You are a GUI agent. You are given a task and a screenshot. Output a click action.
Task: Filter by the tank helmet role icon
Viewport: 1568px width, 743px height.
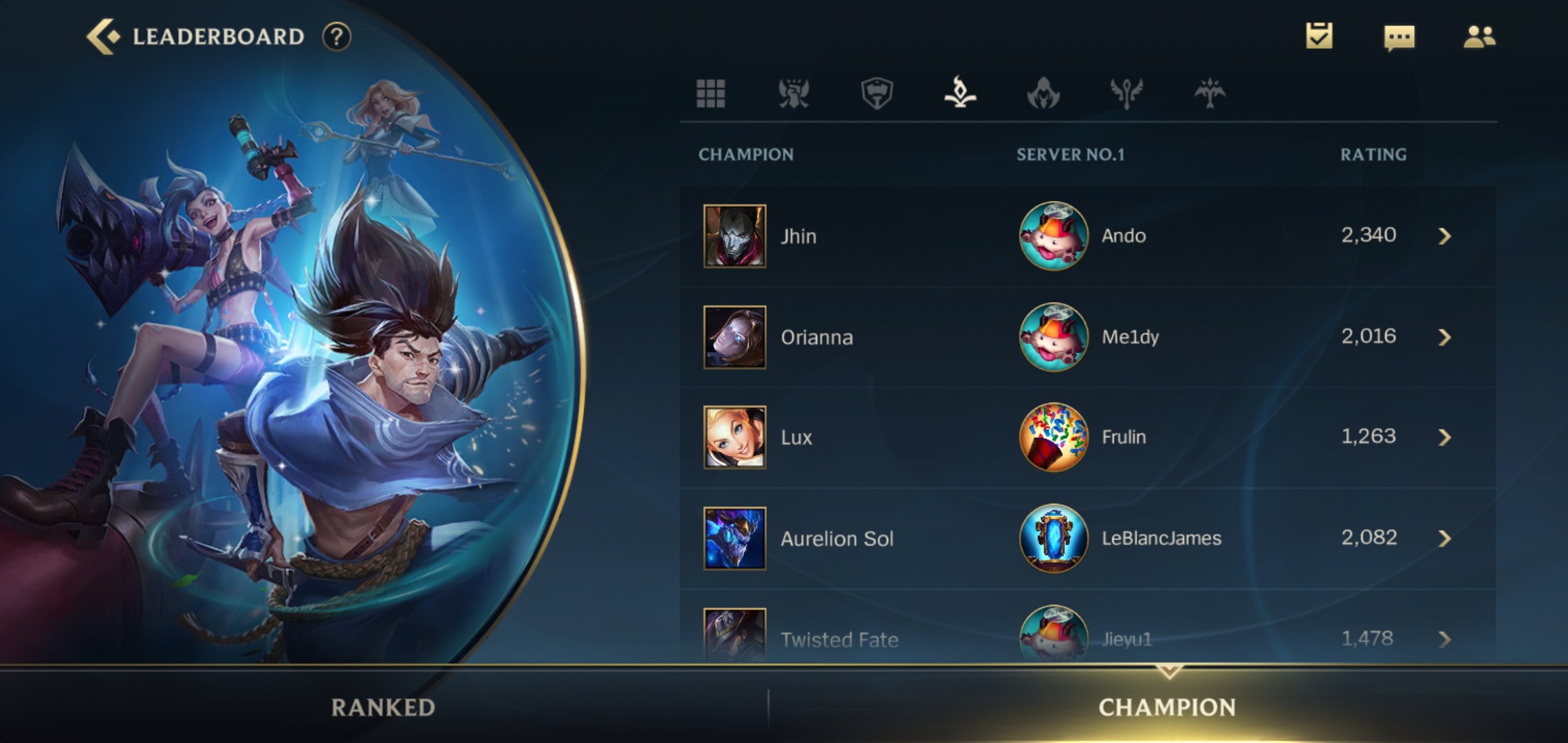[x=877, y=94]
